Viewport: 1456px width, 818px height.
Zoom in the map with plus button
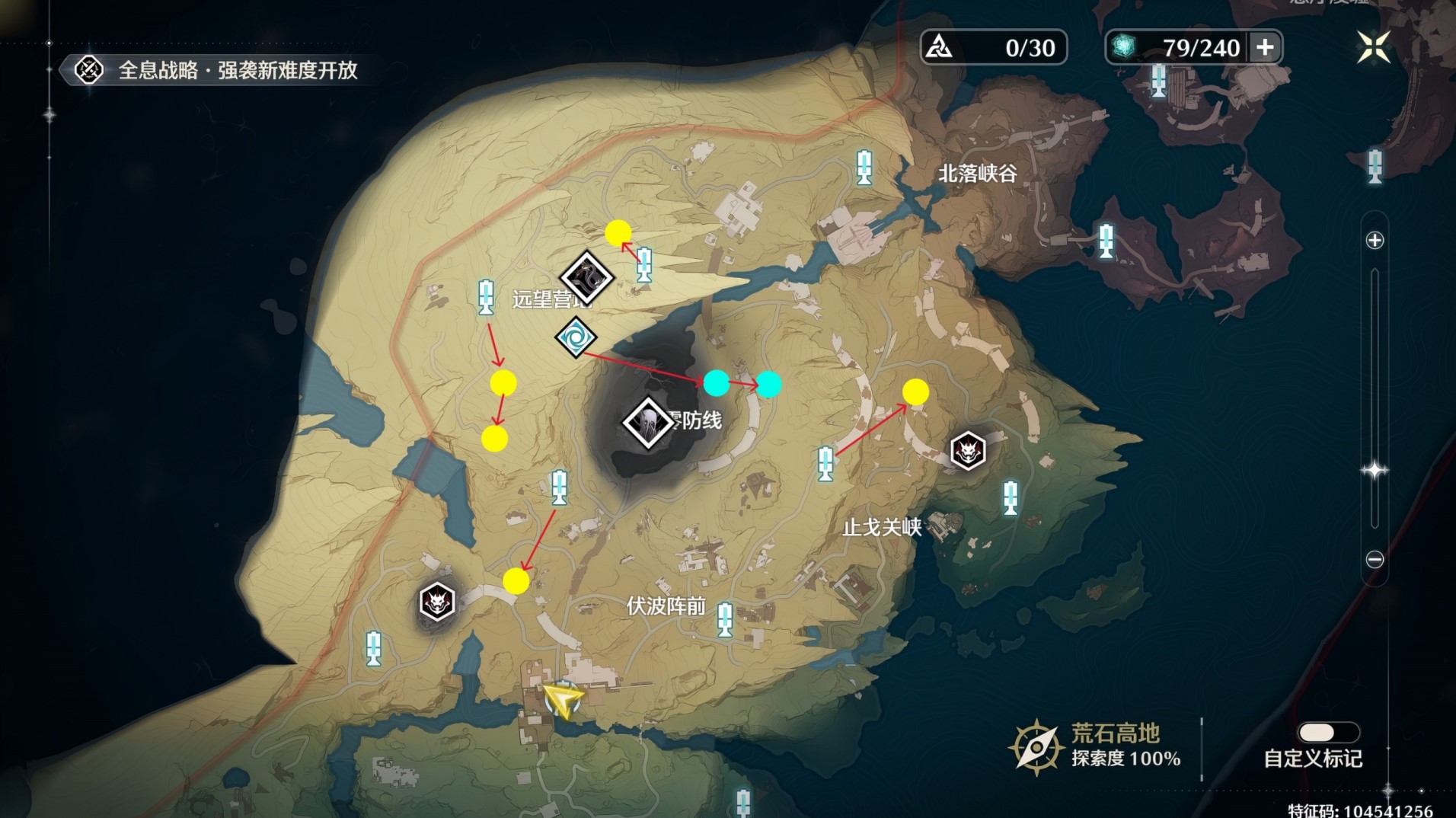[1375, 241]
